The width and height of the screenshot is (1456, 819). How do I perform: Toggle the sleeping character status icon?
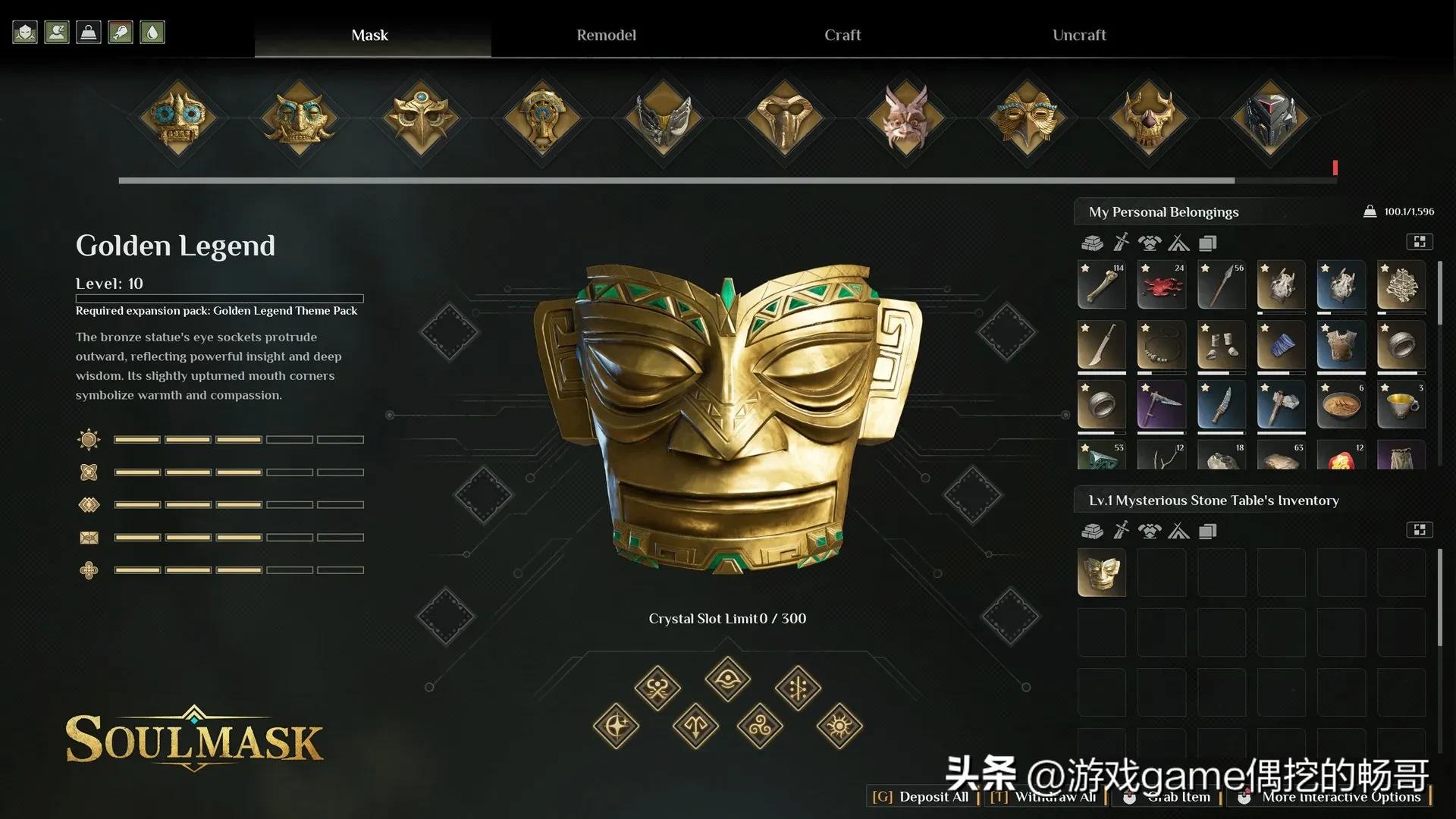coord(57,32)
